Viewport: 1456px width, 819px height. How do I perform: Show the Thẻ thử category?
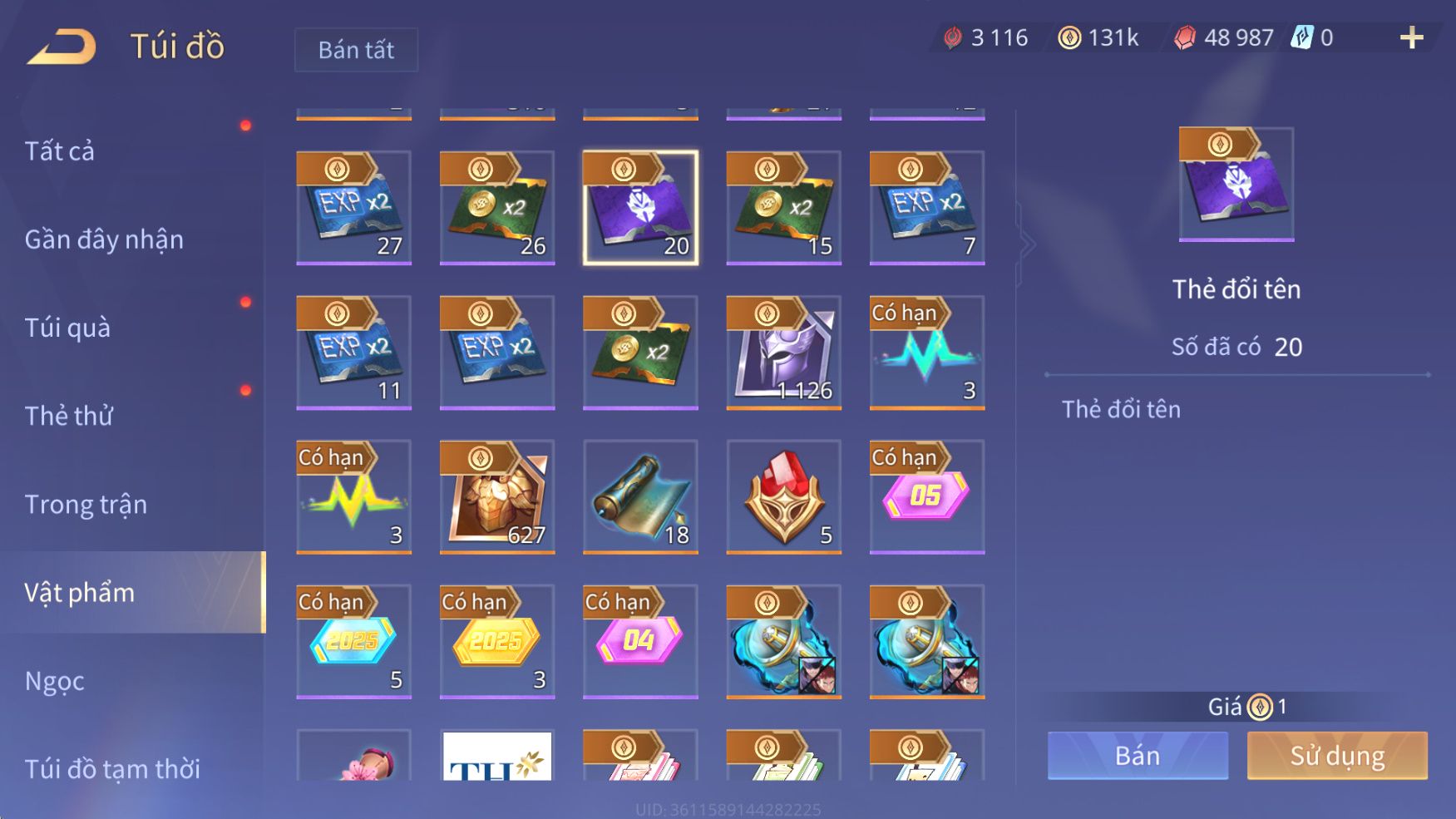[68, 416]
